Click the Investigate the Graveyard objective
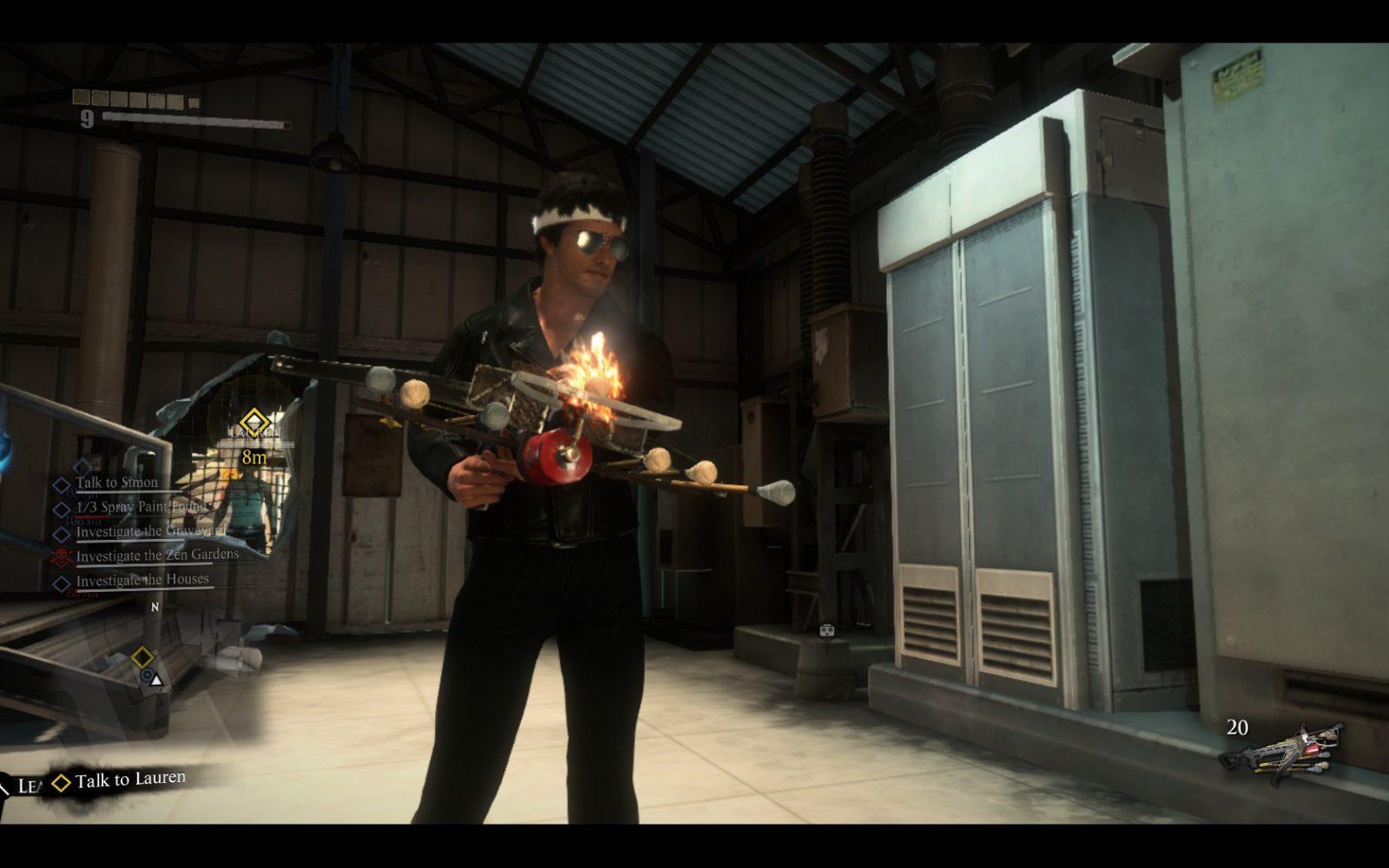Viewport: 1389px width, 868px height. click(149, 531)
